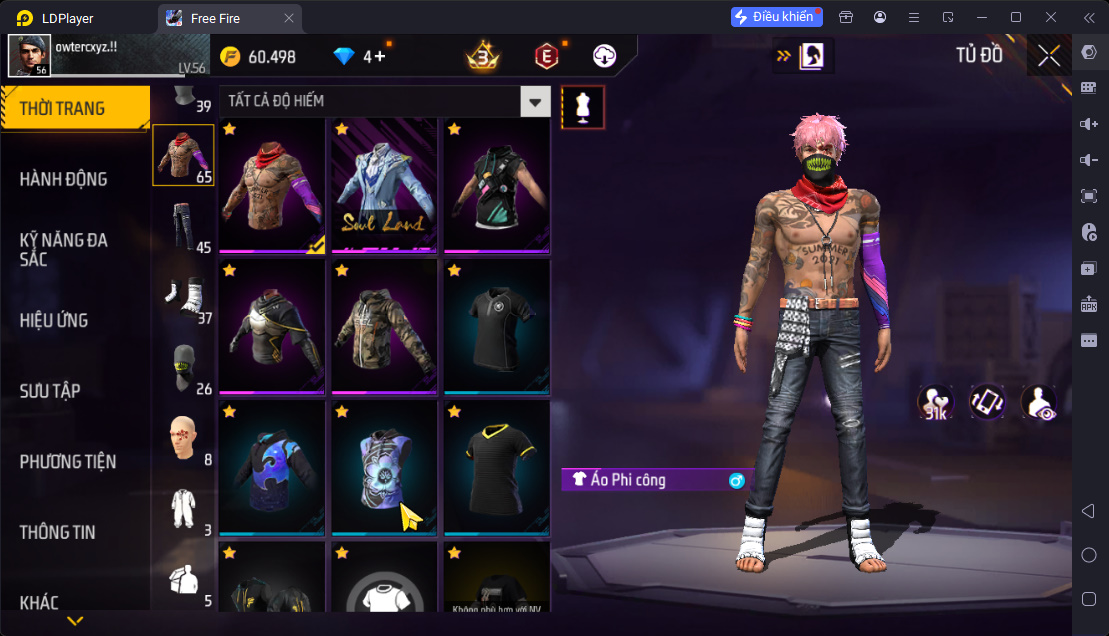Screen dimensions: 1109x636
Task: Equip the Soul Land blue jacket
Action: [x=385, y=185]
